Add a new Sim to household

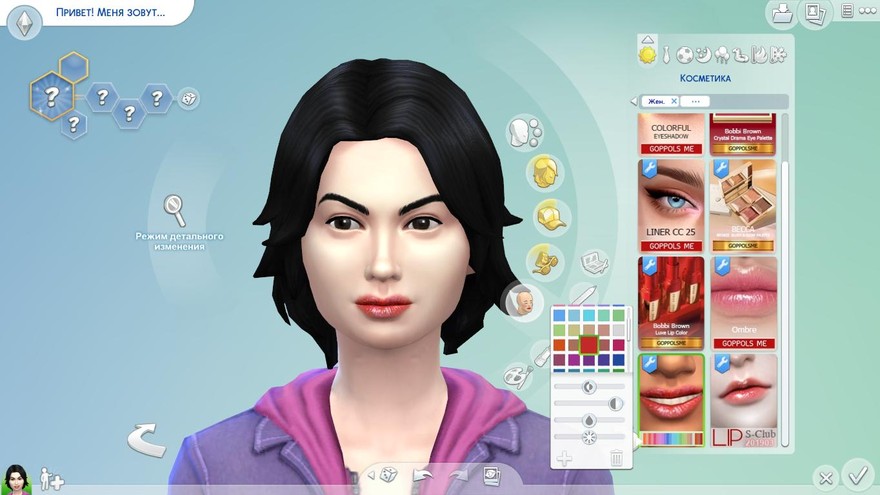point(51,478)
